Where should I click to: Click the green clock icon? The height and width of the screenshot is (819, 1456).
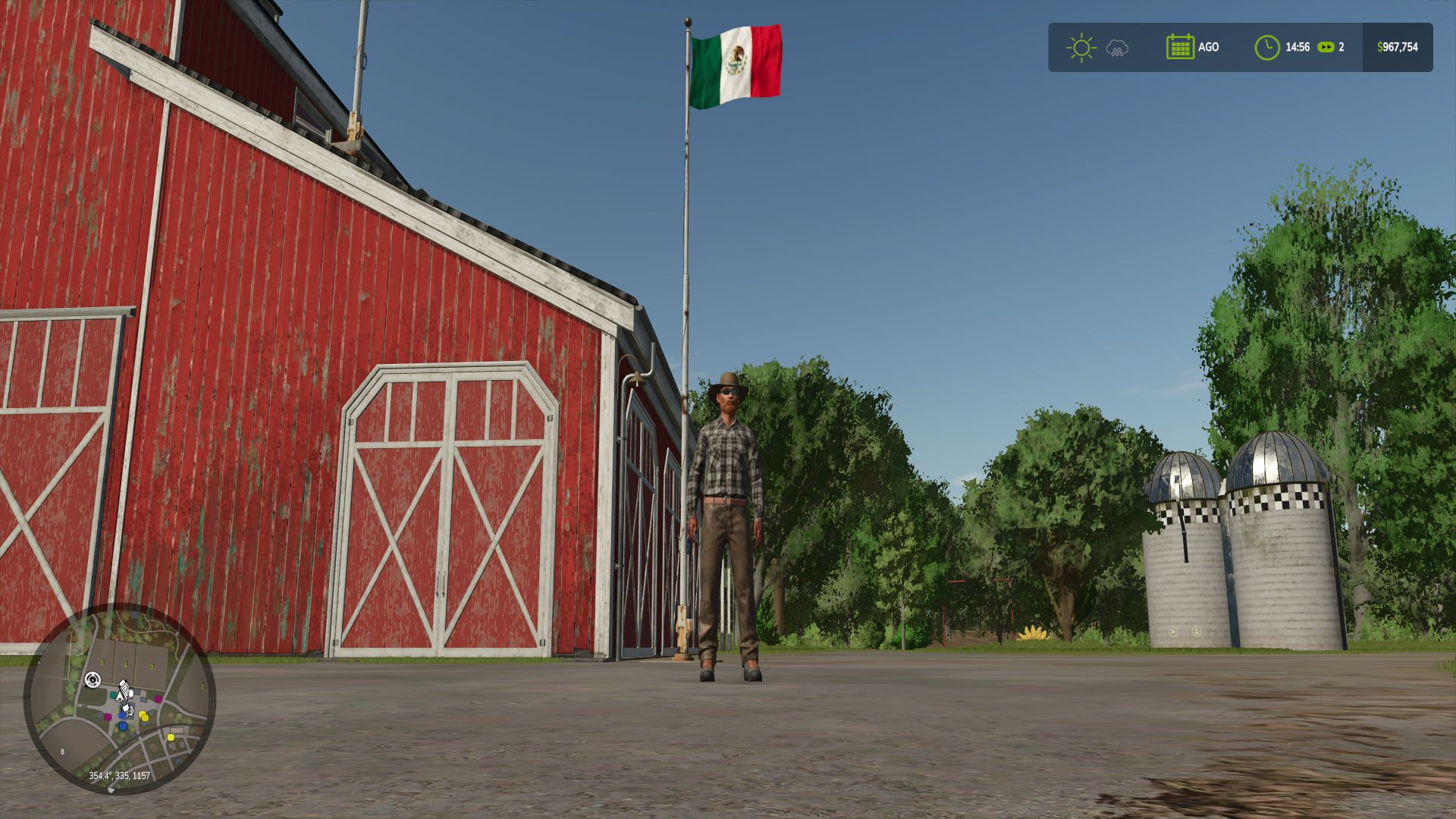pos(1266,48)
